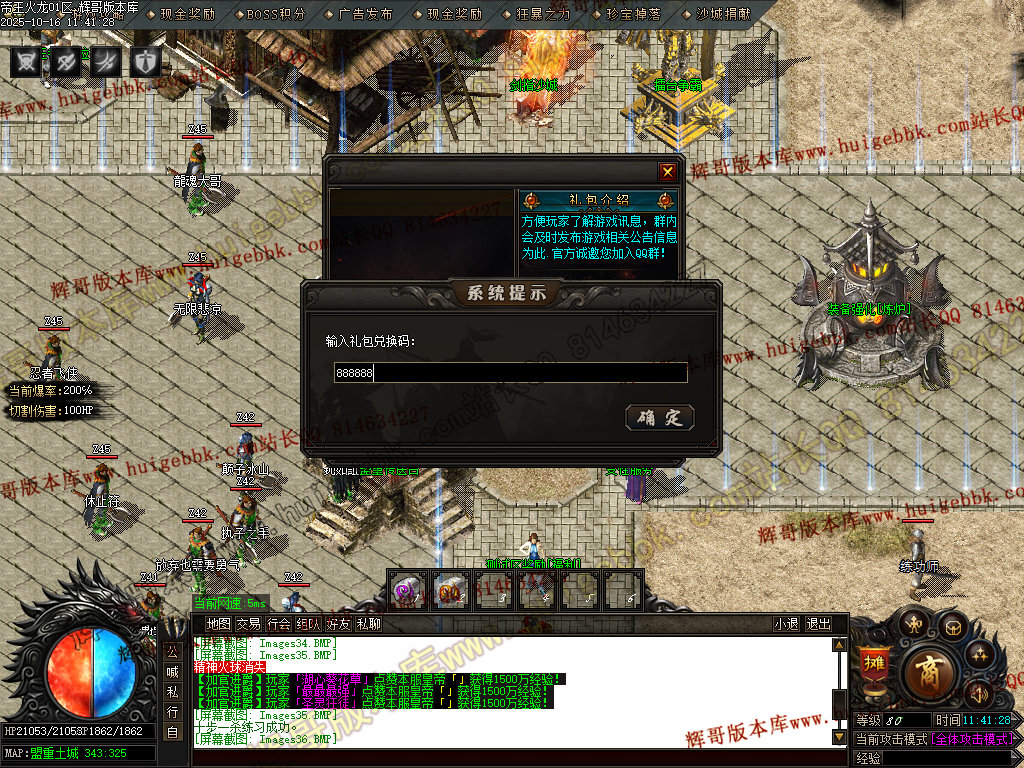
Task: Confirm the gift code with 确定
Action: (x=660, y=418)
